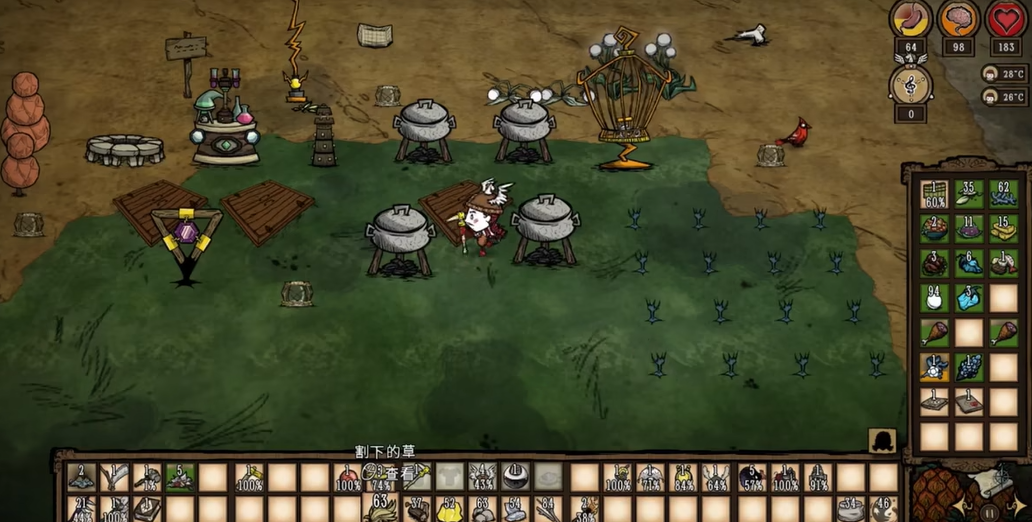Select the 2 cut stone item slot
The width and height of the screenshot is (1032, 522).
point(81,478)
